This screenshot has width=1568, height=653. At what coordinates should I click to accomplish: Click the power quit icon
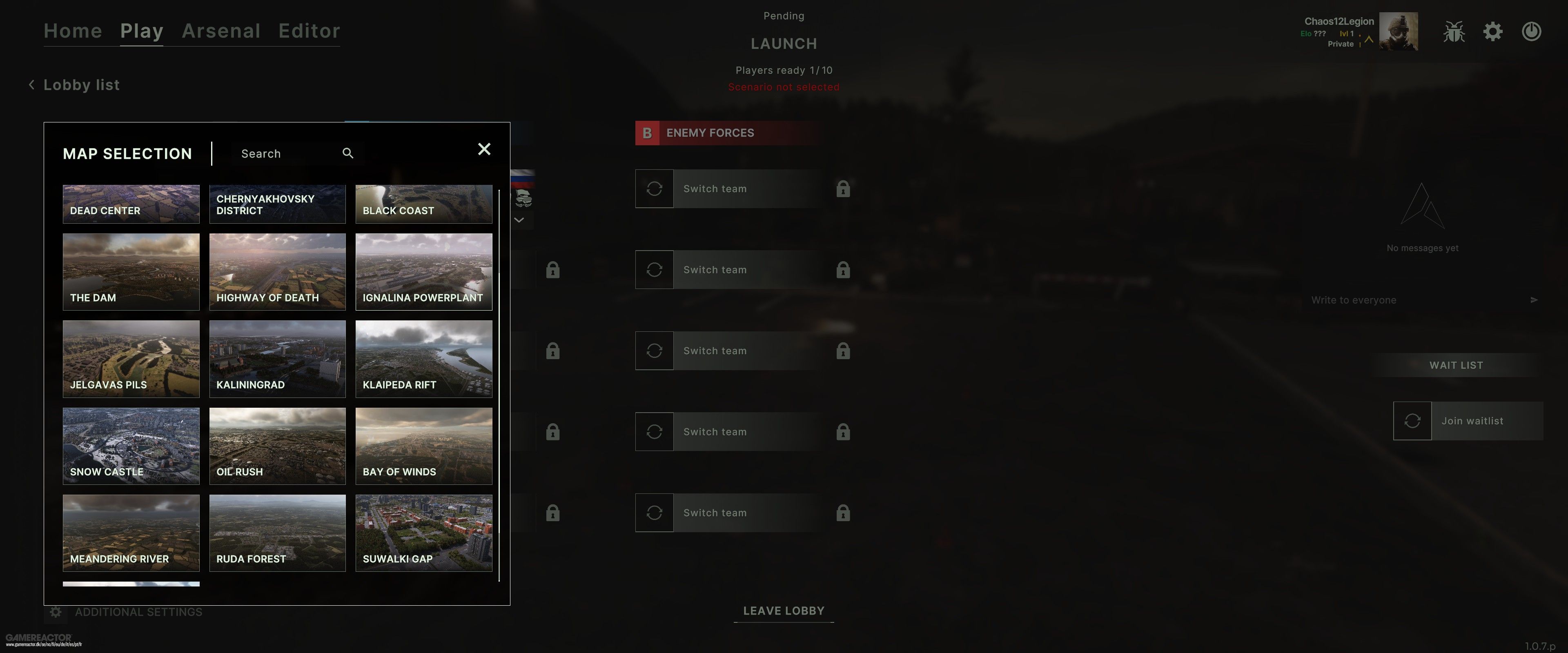[x=1531, y=32]
